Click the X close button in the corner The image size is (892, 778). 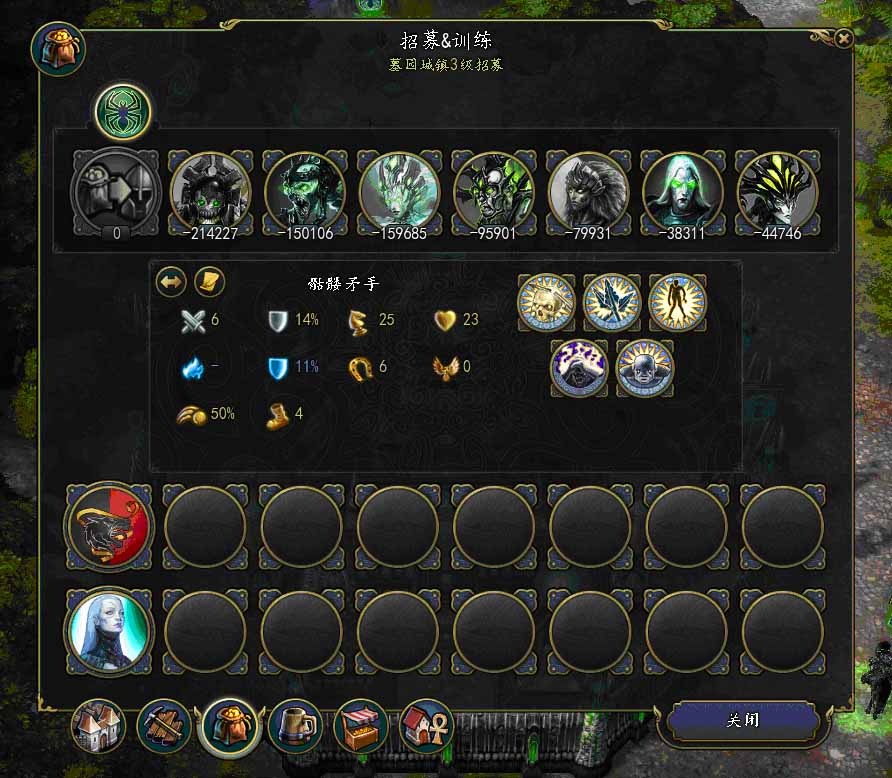844,39
